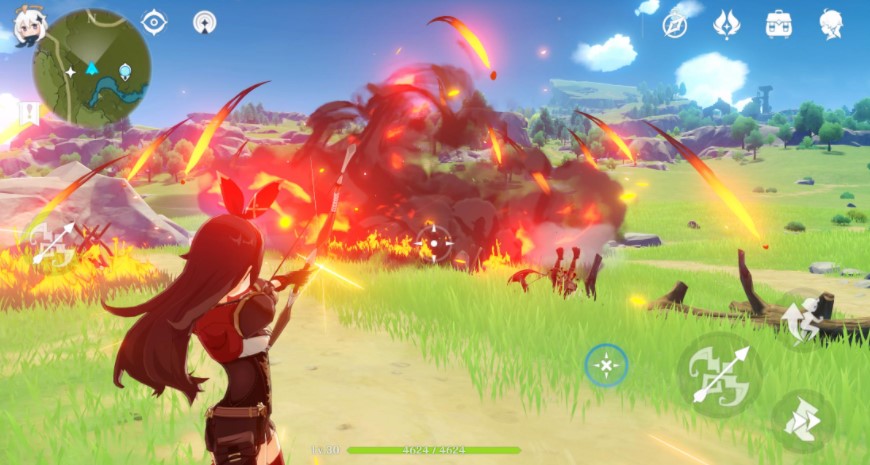Tap the sprint dash button
Screen dimensions: 870x465
coord(803,421)
